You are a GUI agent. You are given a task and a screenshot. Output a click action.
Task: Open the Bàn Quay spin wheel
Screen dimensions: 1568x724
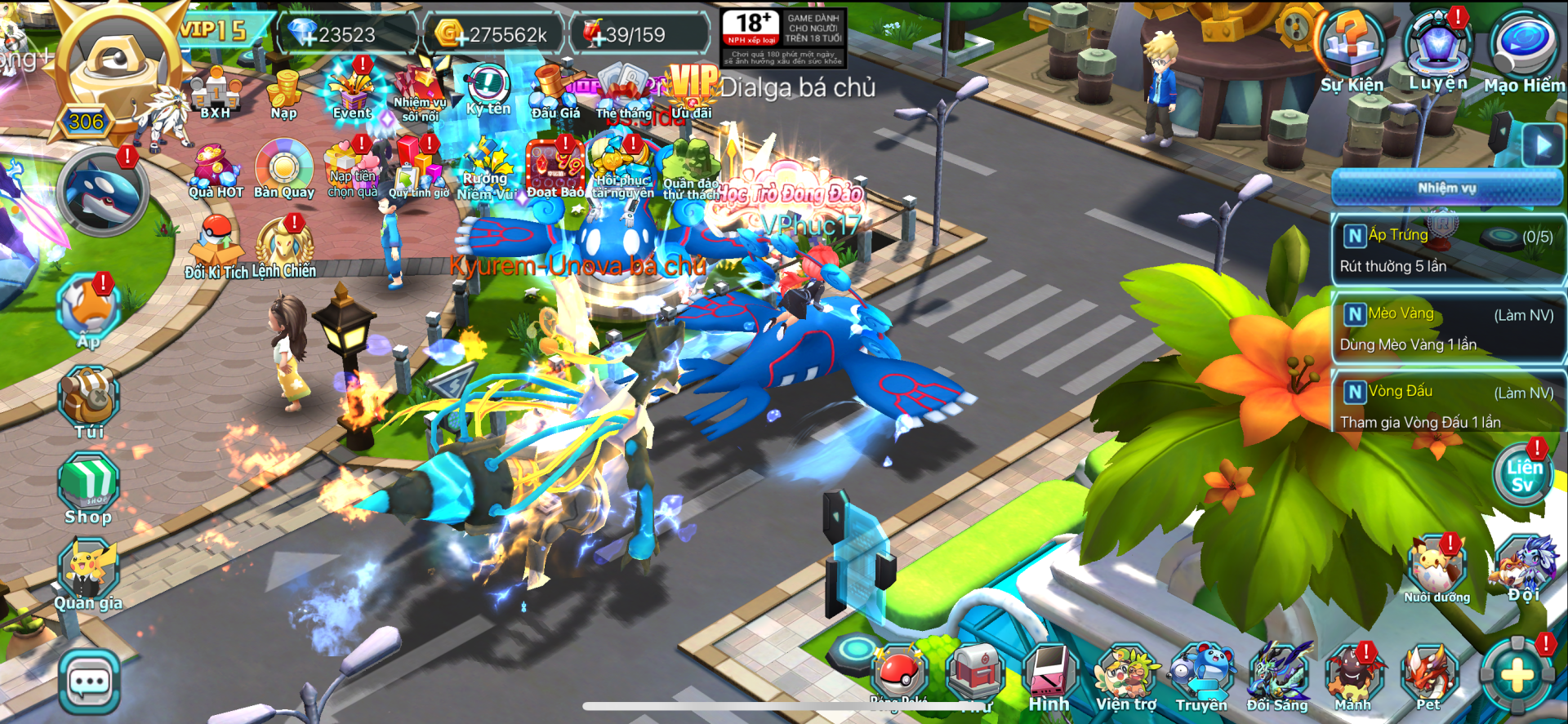coord(283,169)
